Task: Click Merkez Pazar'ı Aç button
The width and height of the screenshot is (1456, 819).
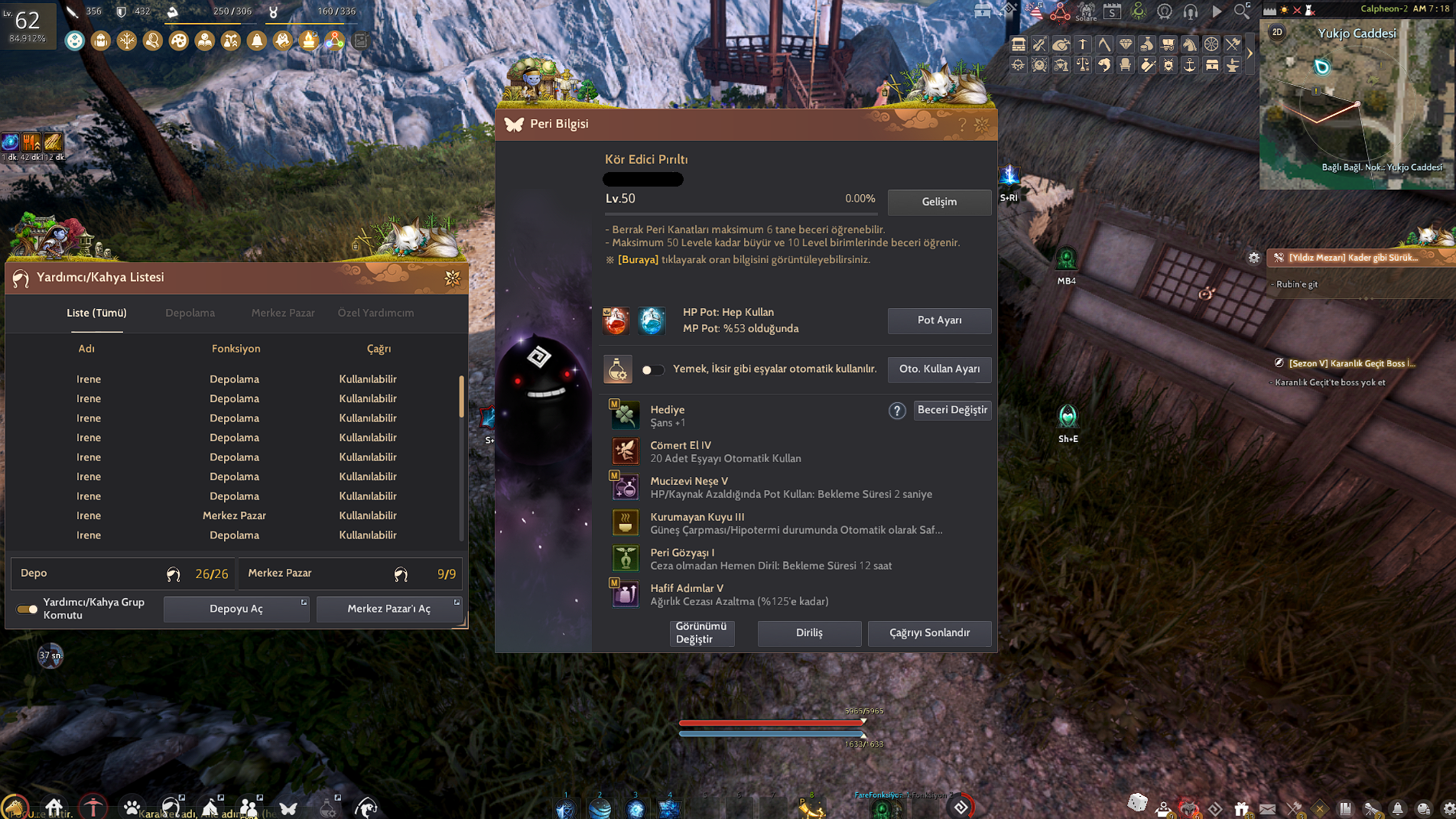Action: click(388, 609)
